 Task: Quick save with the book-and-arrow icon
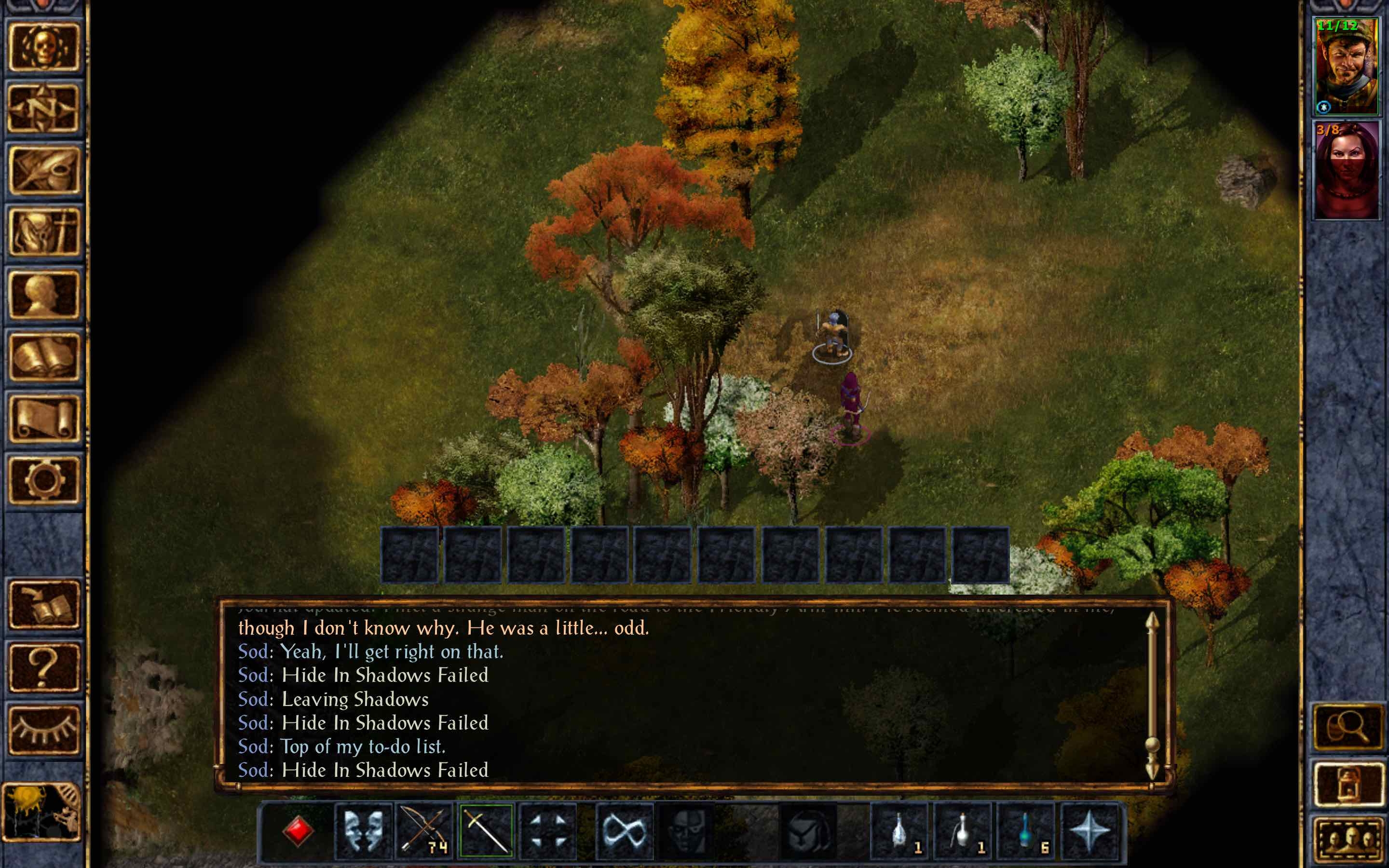click(x=43, y=605)
